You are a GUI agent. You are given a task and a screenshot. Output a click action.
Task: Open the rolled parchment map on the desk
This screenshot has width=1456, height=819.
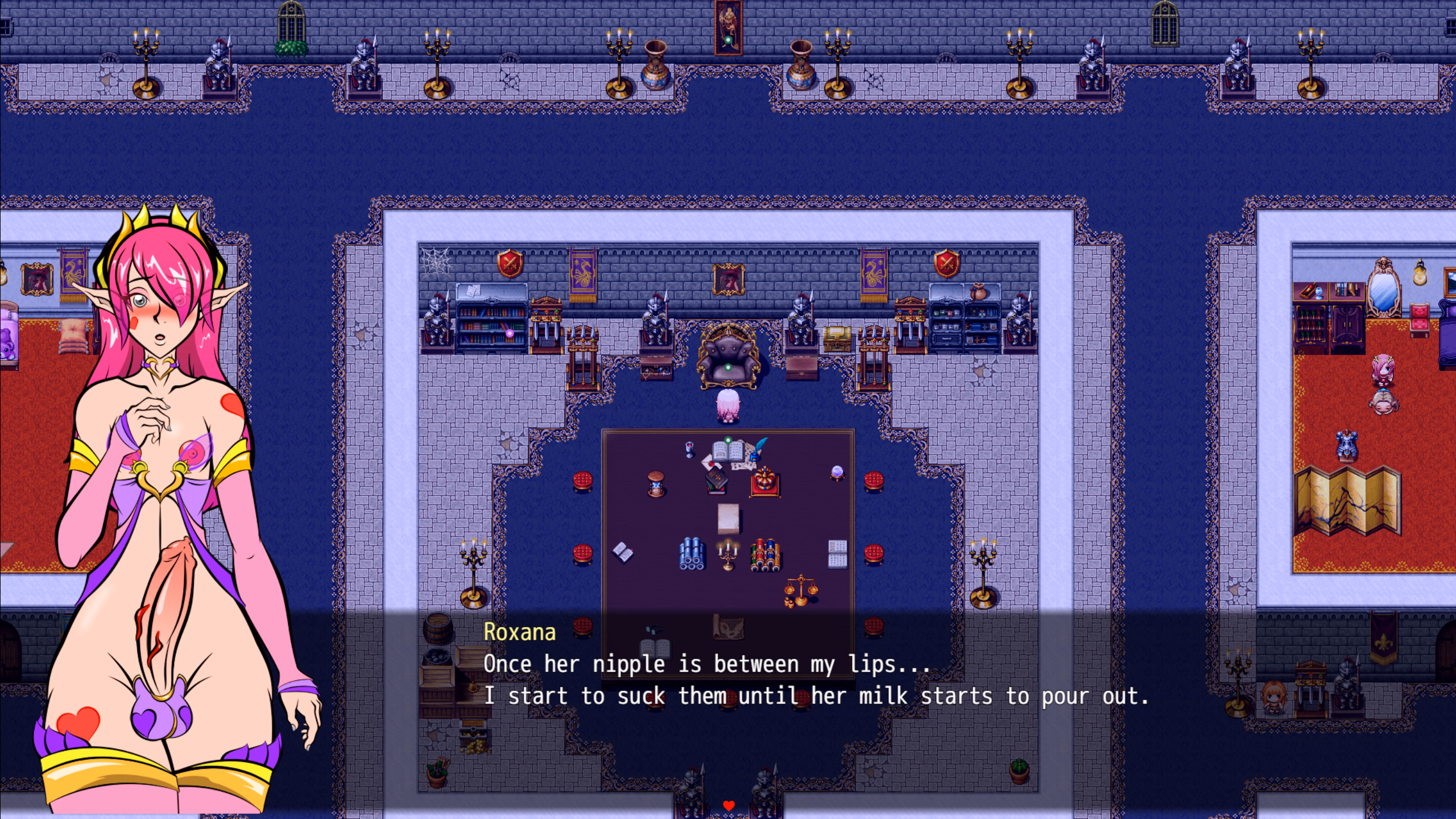pos(729,627)
